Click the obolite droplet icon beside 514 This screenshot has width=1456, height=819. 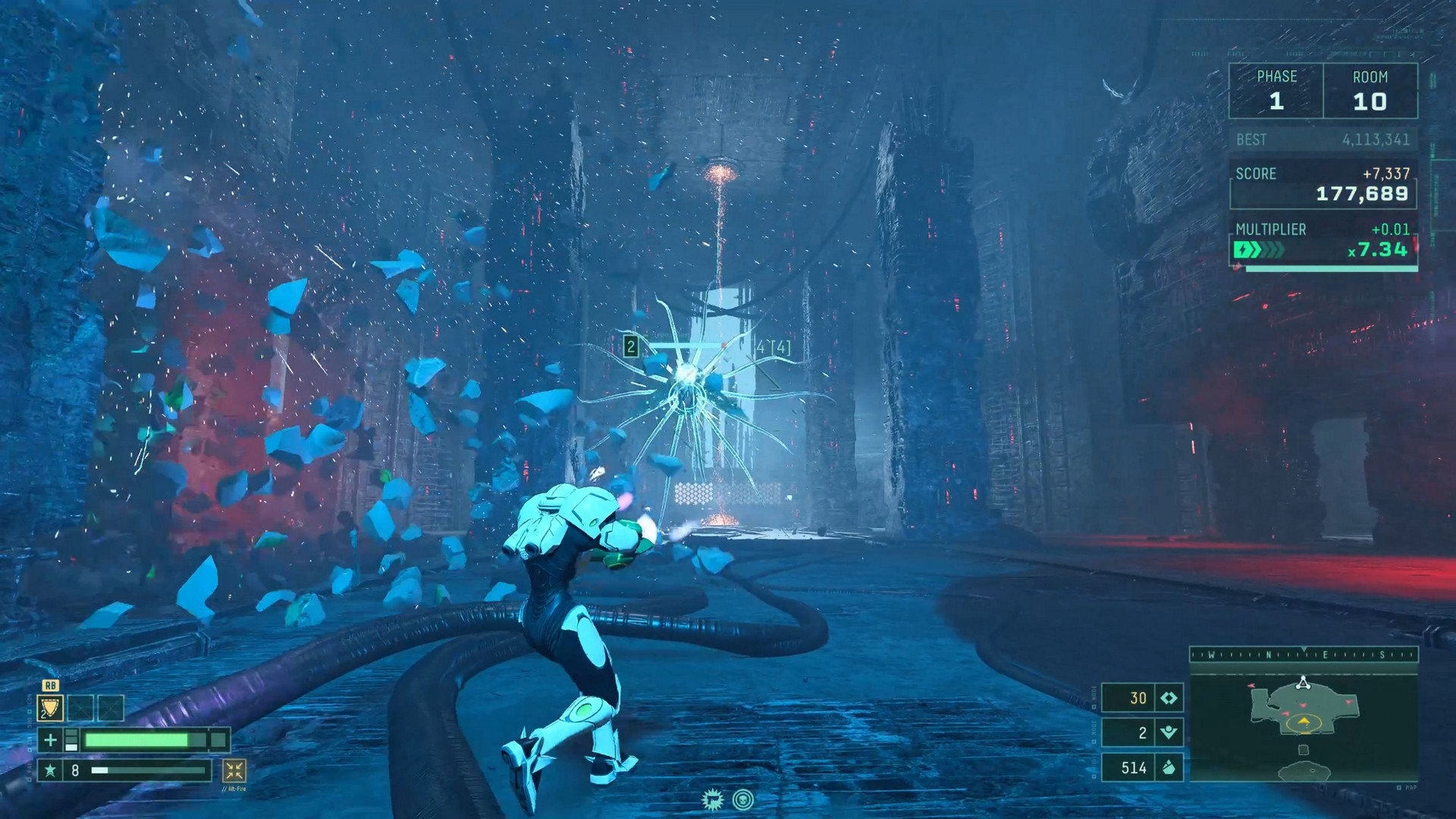tap(1169, 768)
